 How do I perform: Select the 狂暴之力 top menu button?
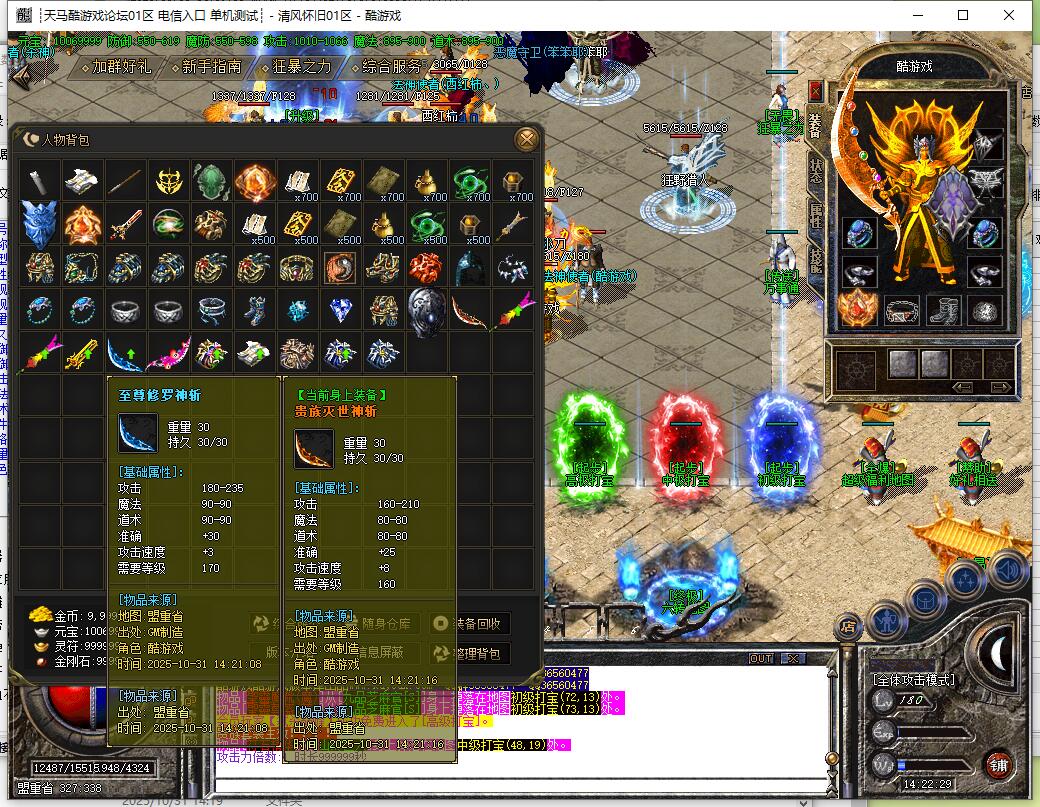(x=295, y=67)
